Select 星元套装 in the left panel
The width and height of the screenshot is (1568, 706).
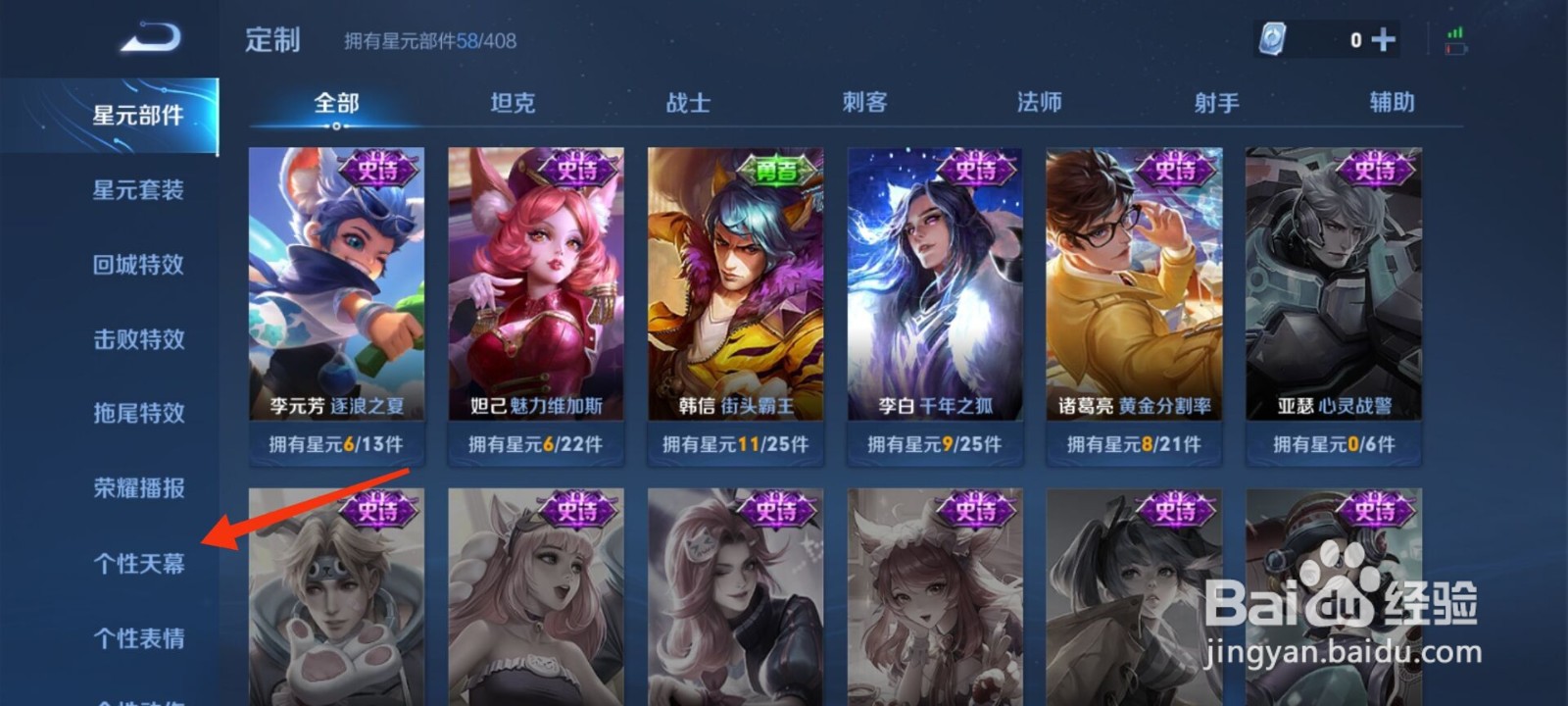[x=137, y=189]
